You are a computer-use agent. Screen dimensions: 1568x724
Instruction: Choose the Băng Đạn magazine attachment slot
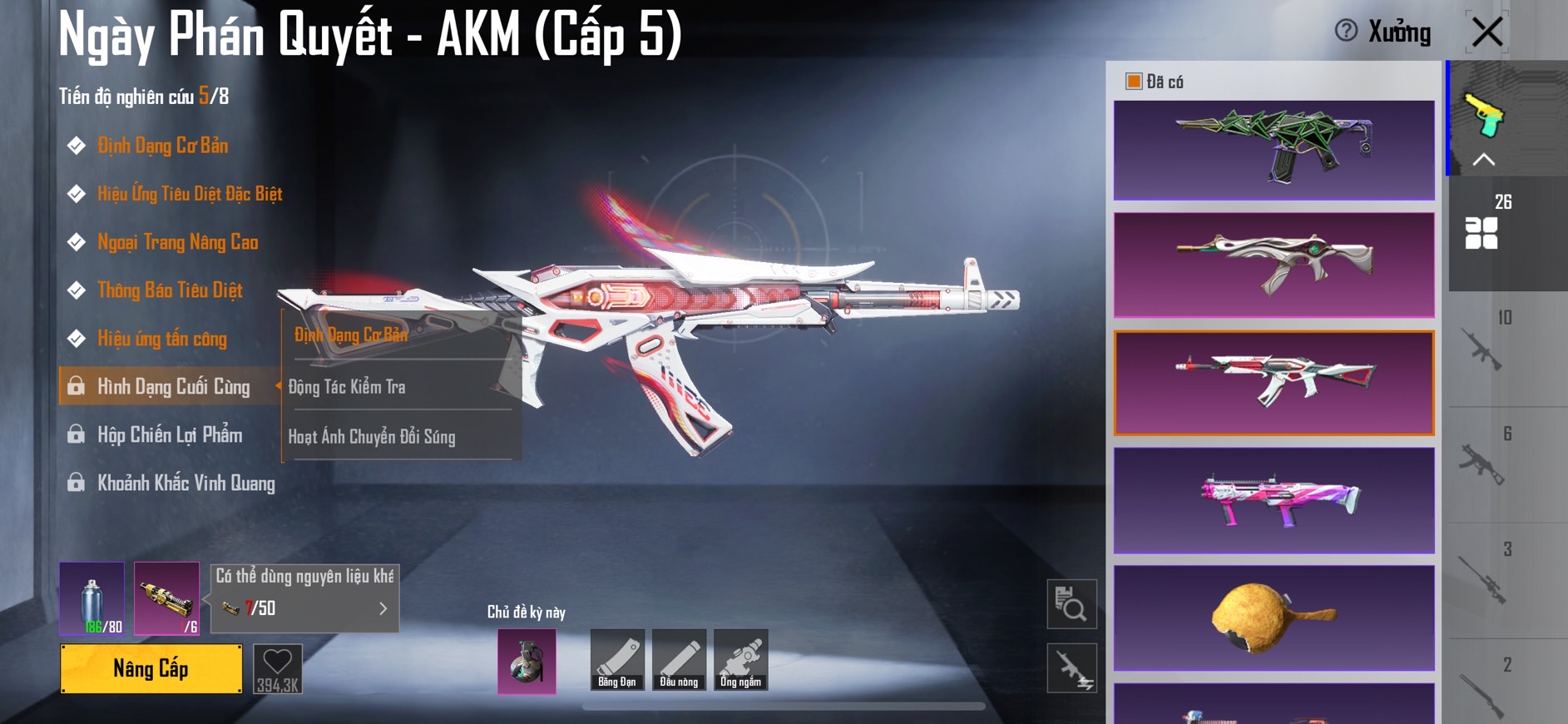point(617,660)
